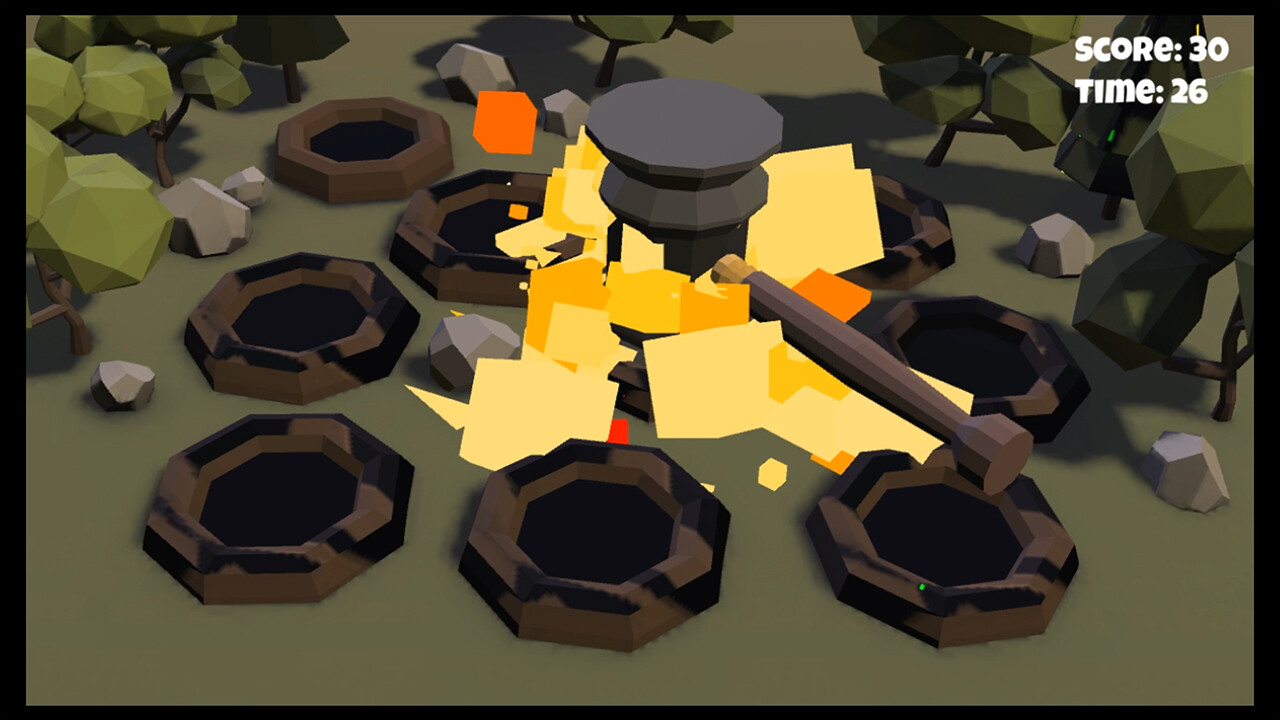
Task: Whack the bottom-center hole
Action: coord(600,530)
